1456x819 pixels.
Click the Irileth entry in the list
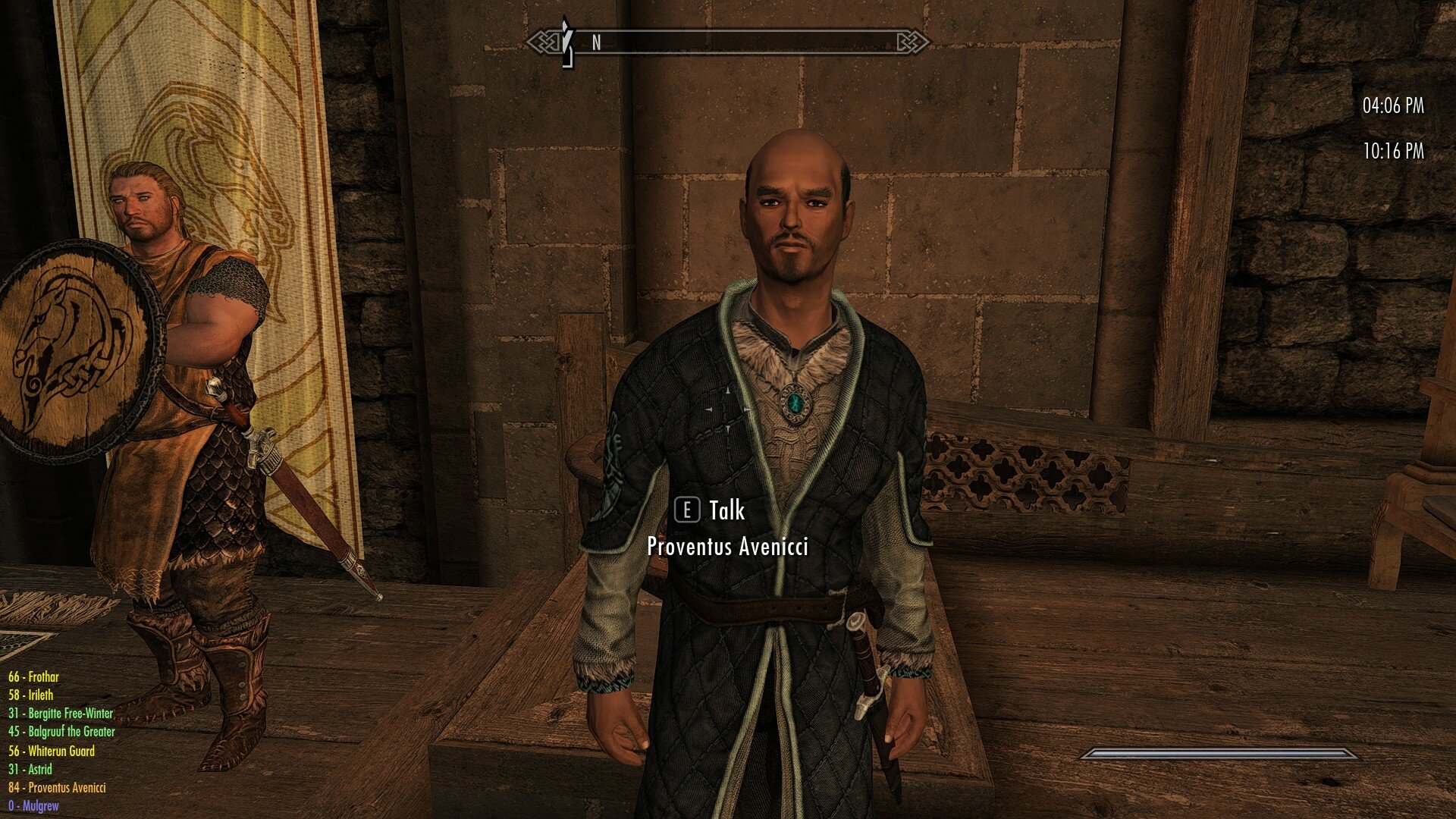pos(31,695)
